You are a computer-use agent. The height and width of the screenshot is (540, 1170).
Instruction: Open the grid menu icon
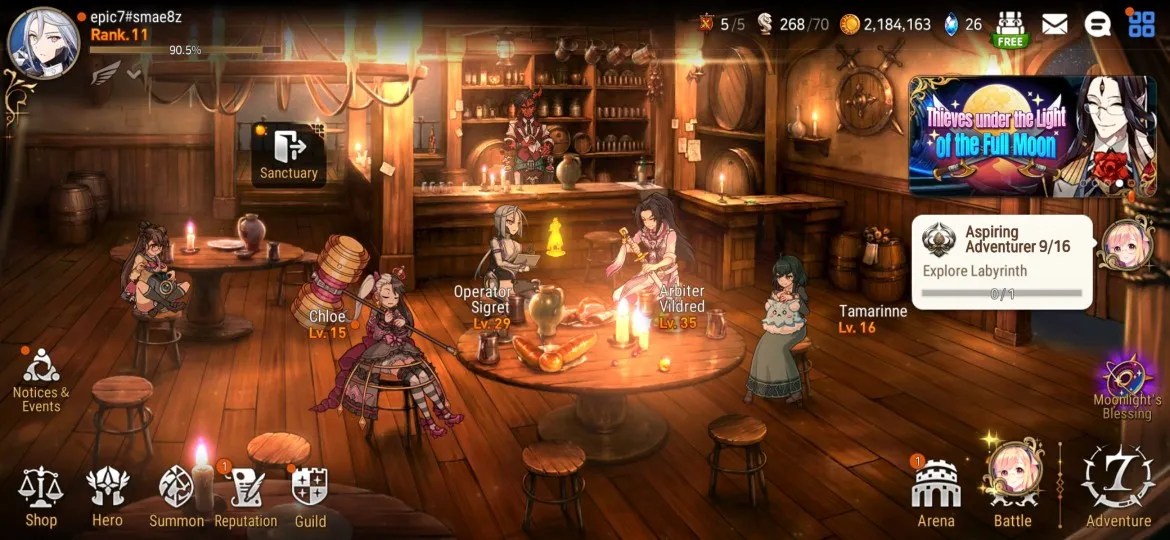tap(1141, 23)
